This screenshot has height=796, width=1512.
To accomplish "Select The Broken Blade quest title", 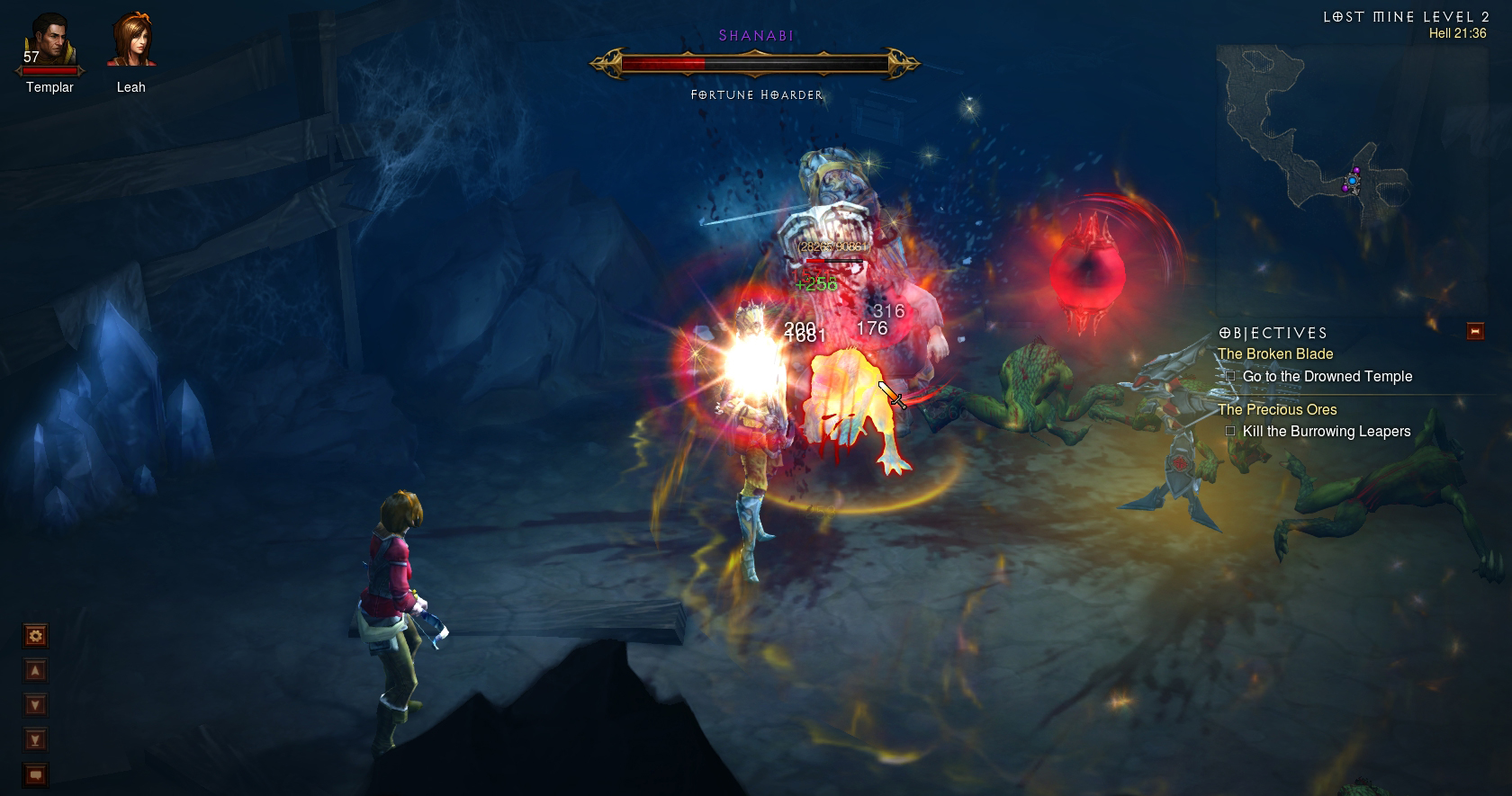I will click(x=1275, y=354).
